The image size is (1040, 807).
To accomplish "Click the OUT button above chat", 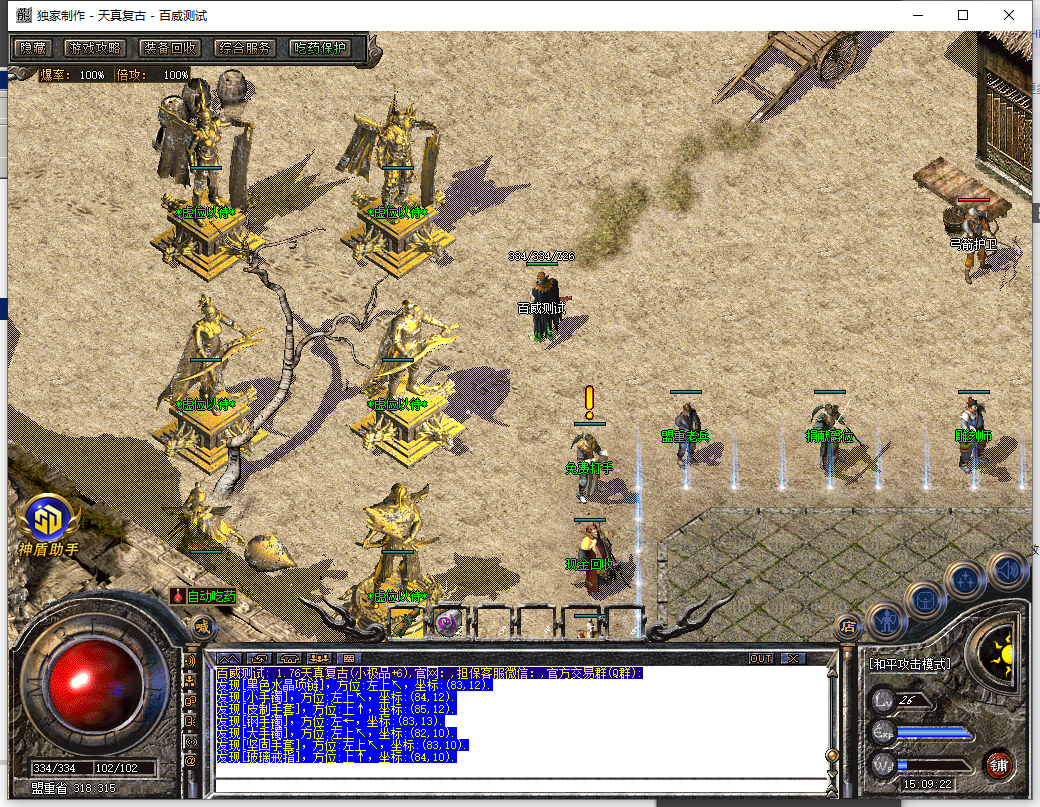I will click(761, 658).
